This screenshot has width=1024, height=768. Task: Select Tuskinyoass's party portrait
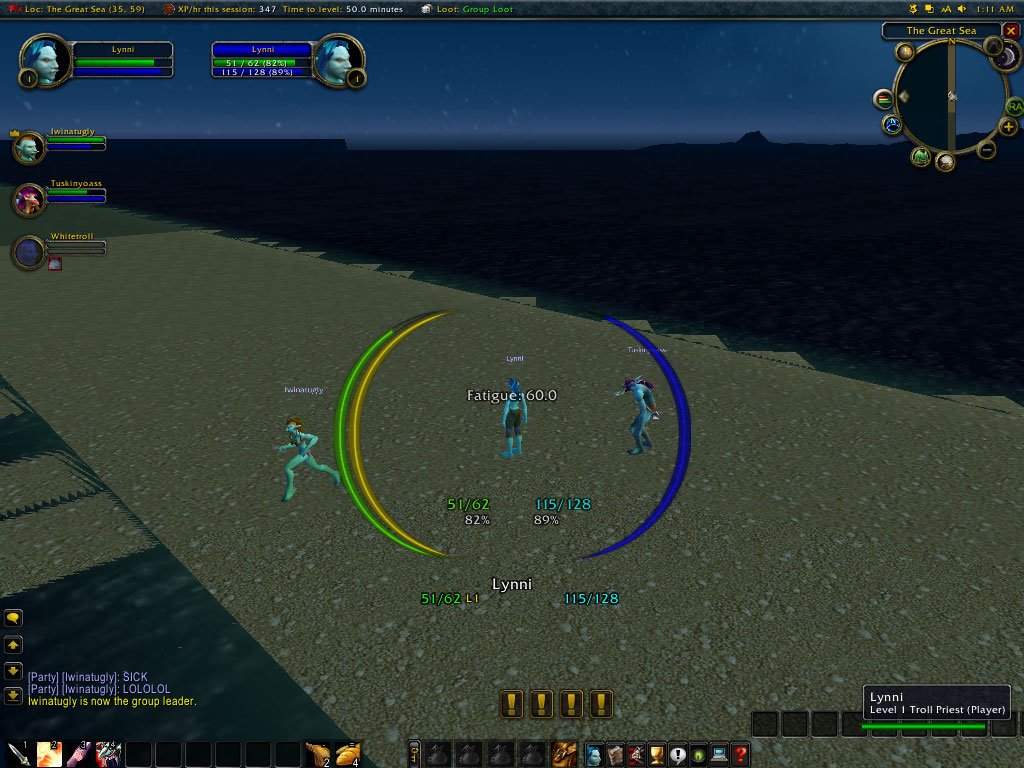coord(27,200)
